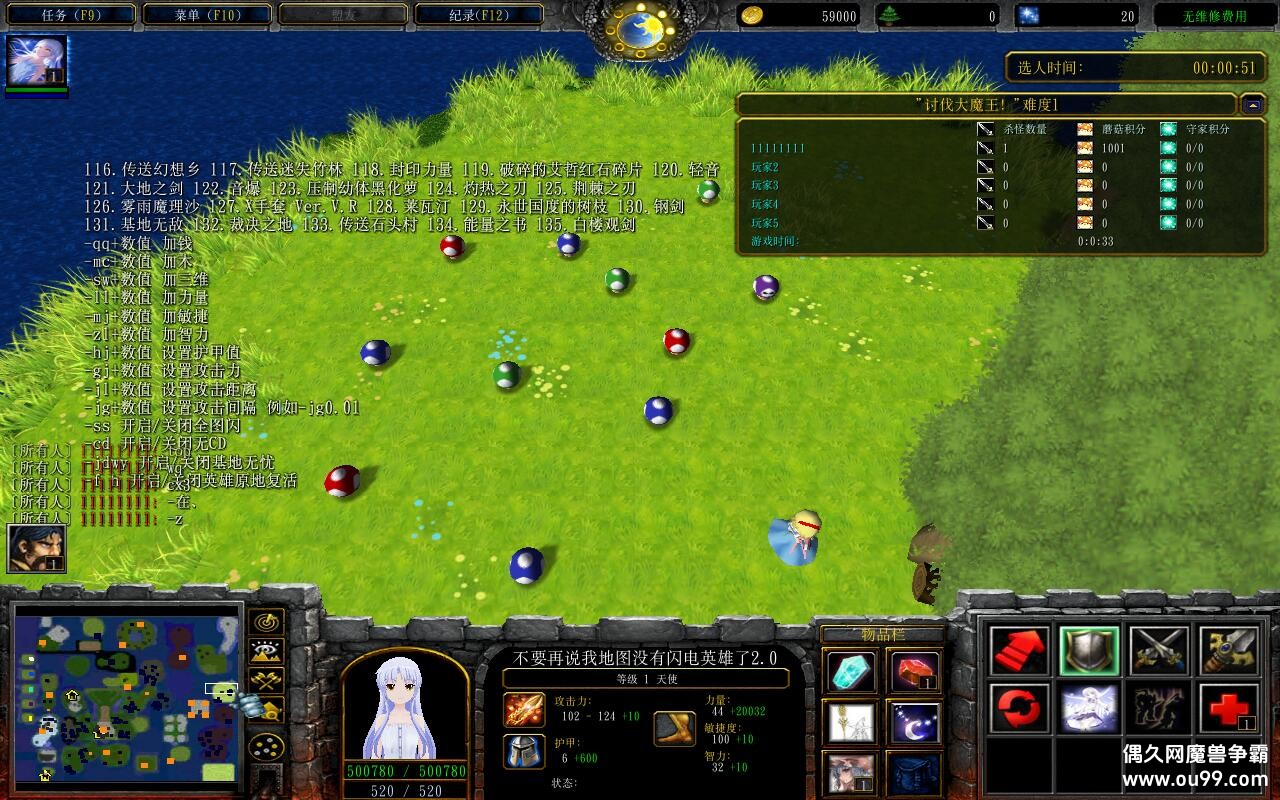Toggle ally colors with the crossed axes icon
The image size is (1280, 800).
point(265,680)
